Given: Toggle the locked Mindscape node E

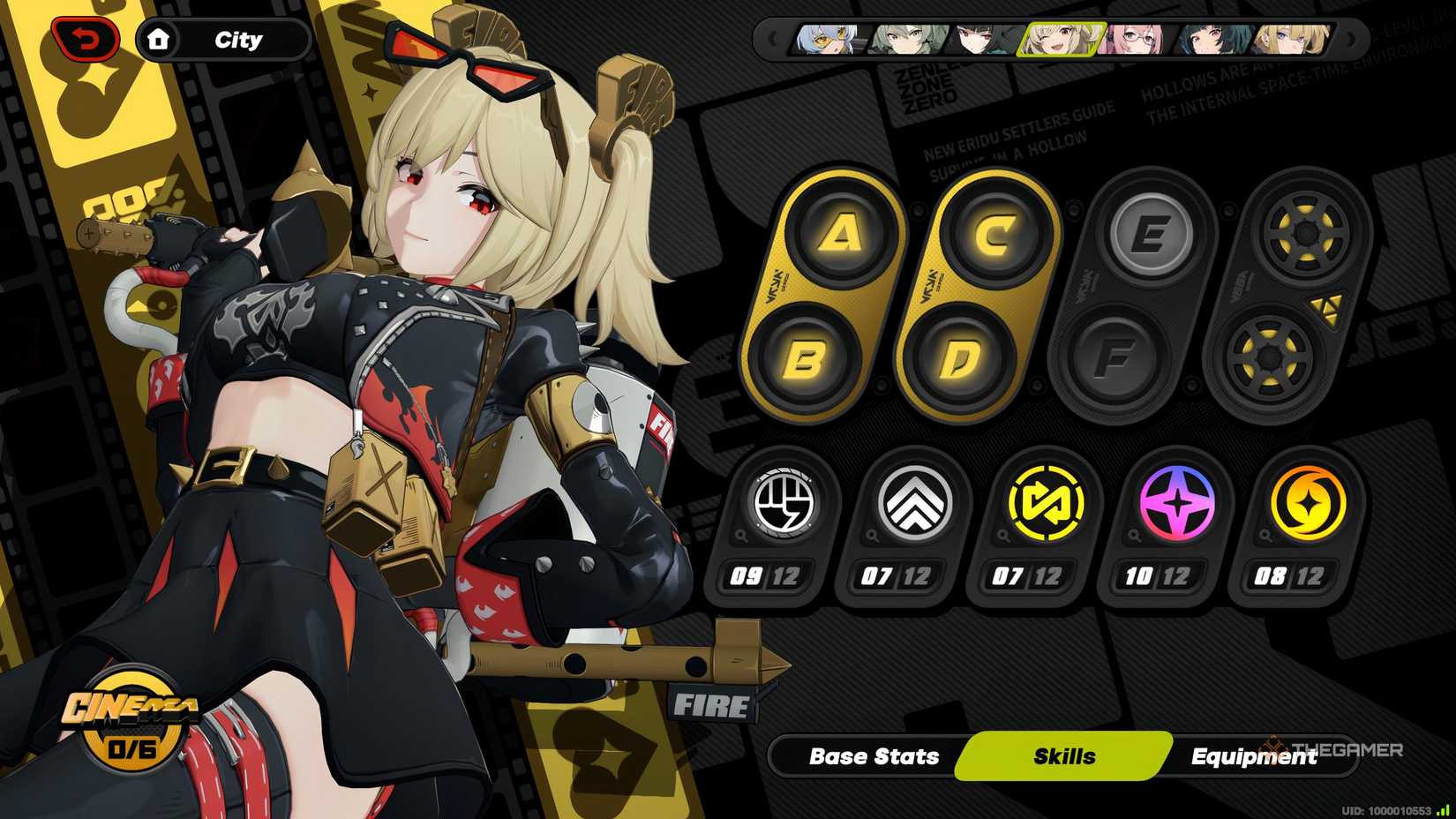Looking at the screenshot, I should (1149, 232).
